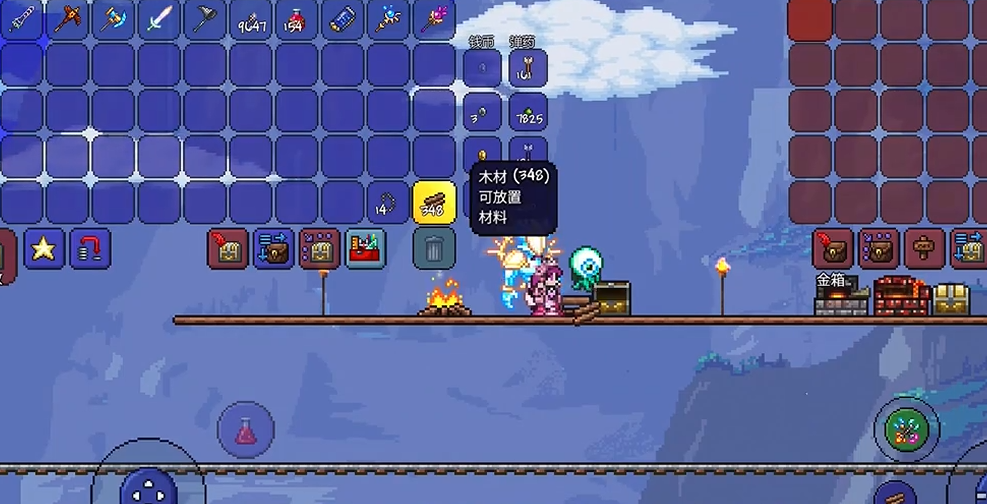Tap the round green button with colorful icons

tap(907, 431)
